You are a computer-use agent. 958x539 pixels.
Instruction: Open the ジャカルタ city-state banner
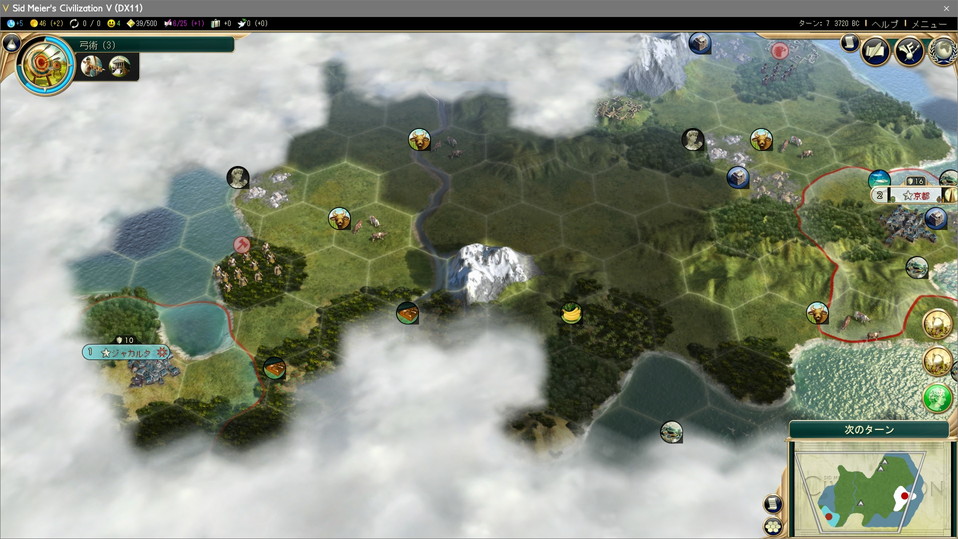130,353
